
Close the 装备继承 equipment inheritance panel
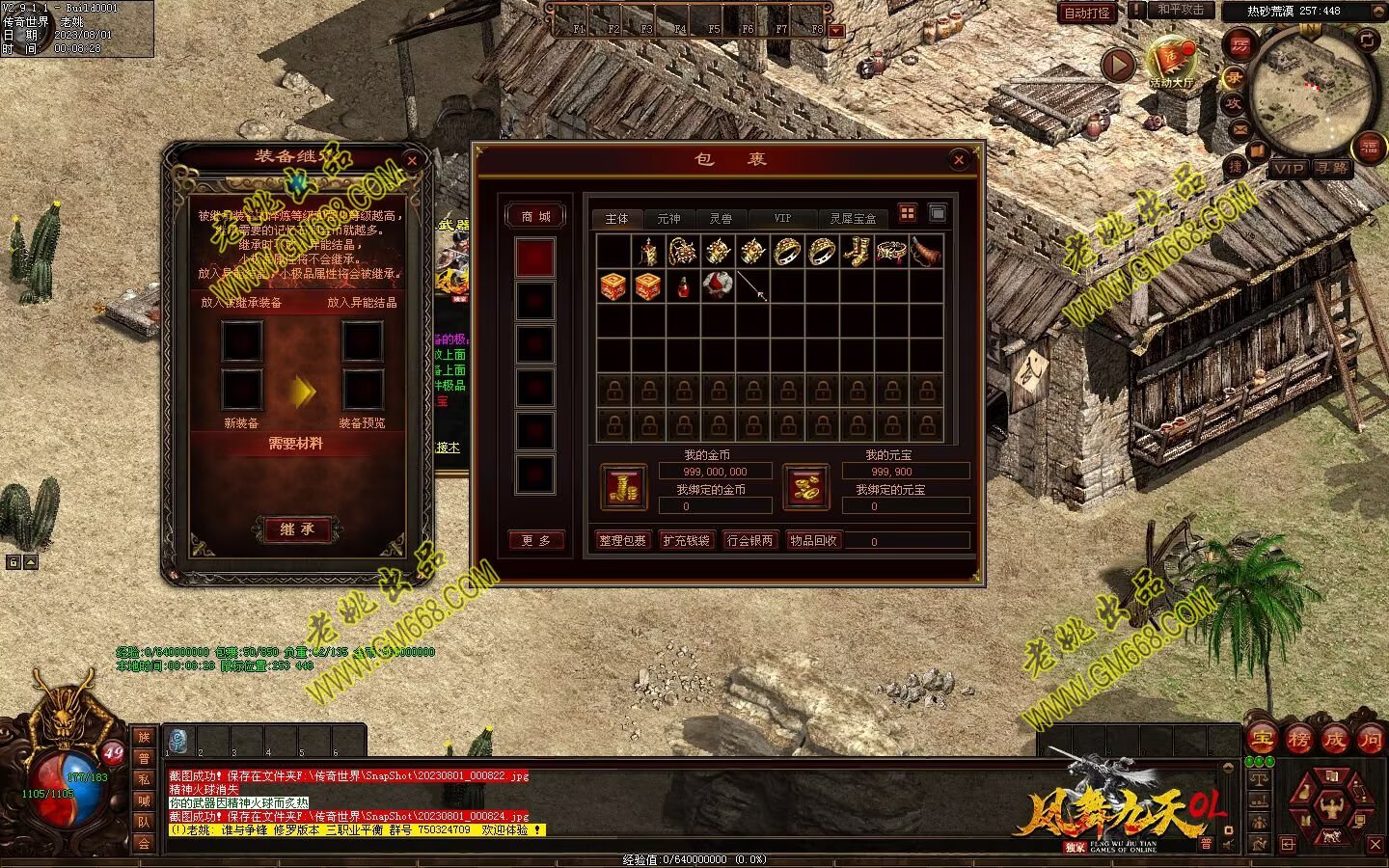point(412,161)
